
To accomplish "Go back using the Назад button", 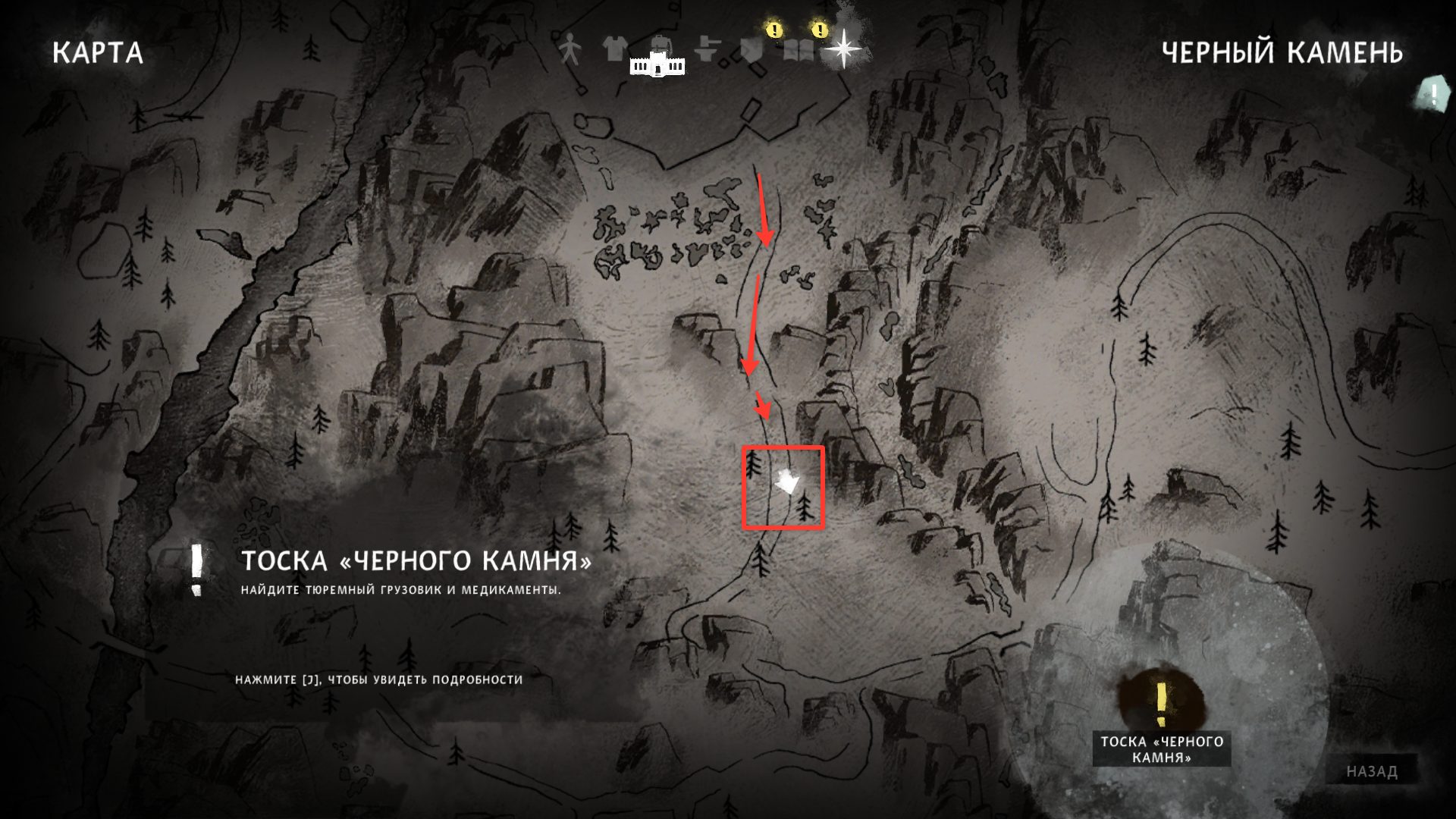I will (x=1372, y=772).
